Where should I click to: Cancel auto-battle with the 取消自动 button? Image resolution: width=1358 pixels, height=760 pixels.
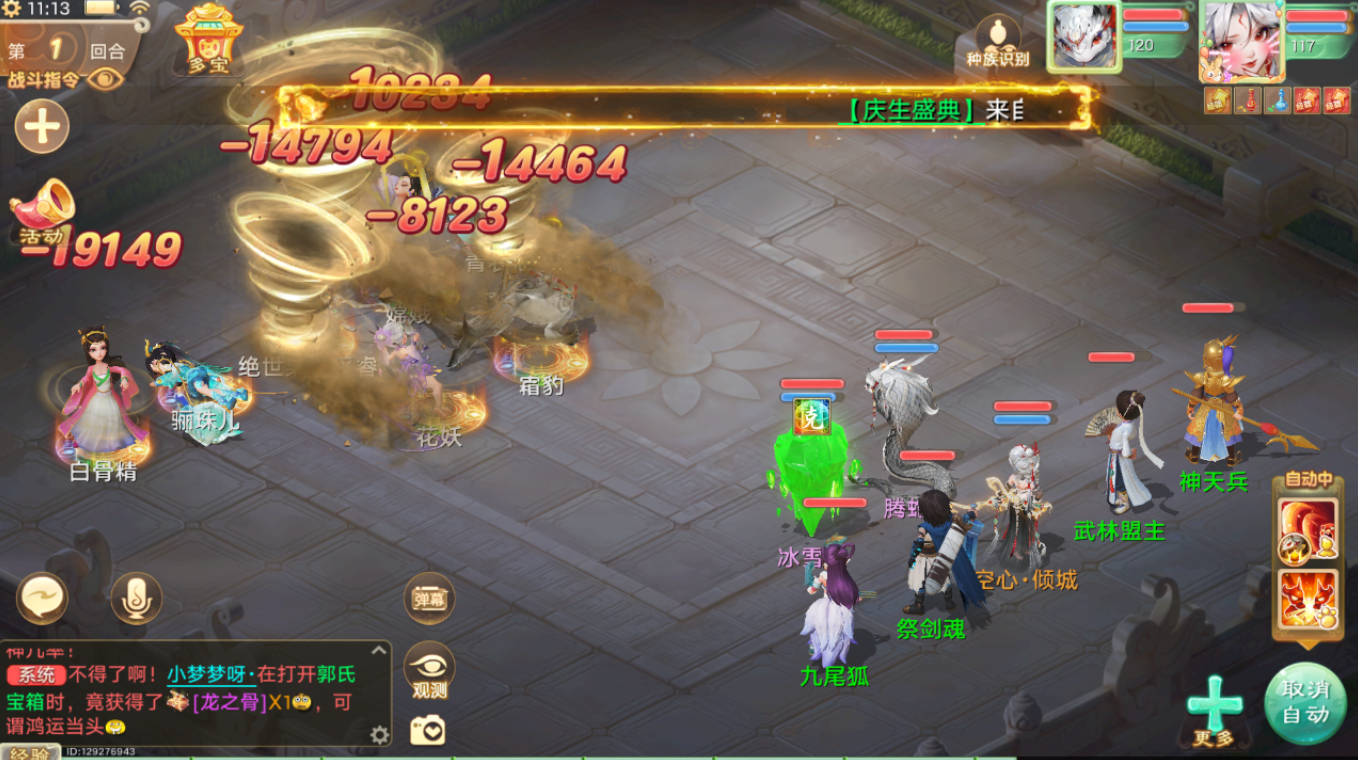pos(1305,702)
